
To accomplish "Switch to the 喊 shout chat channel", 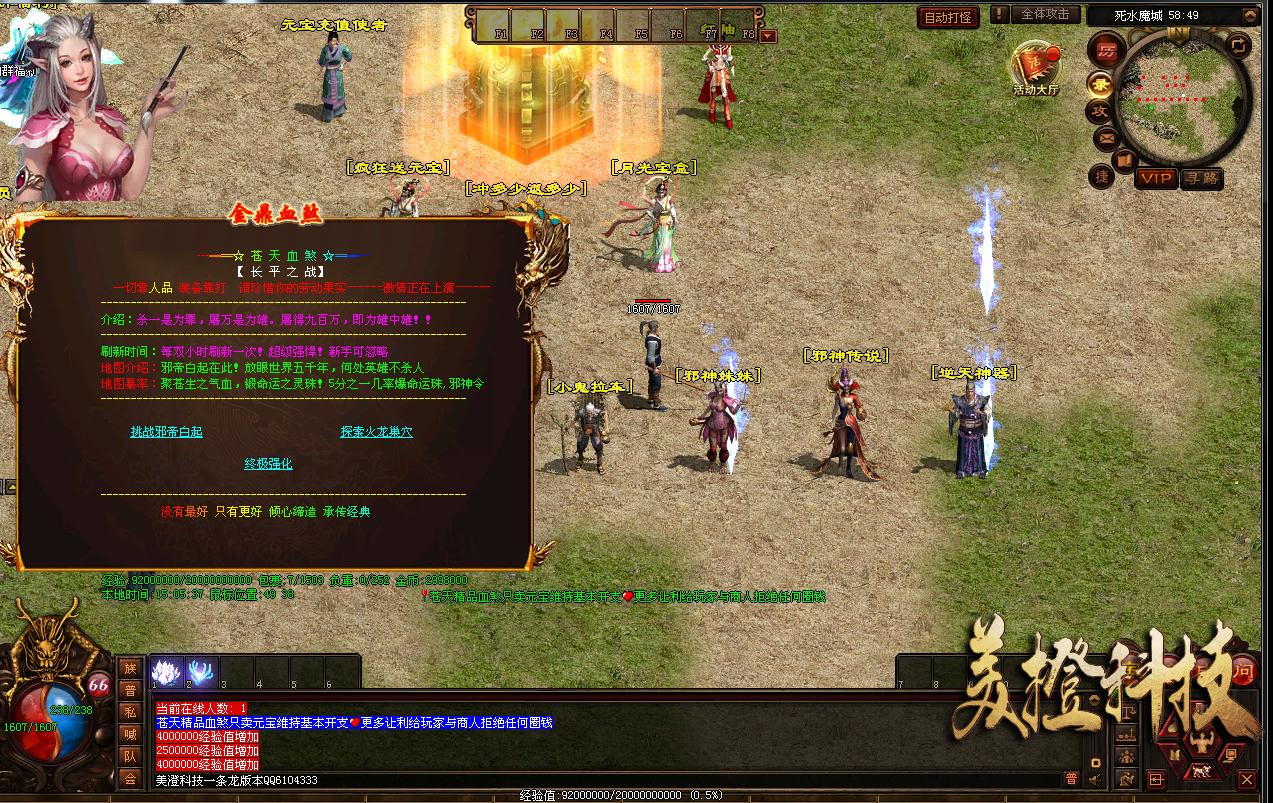I will tap(129, 734).
